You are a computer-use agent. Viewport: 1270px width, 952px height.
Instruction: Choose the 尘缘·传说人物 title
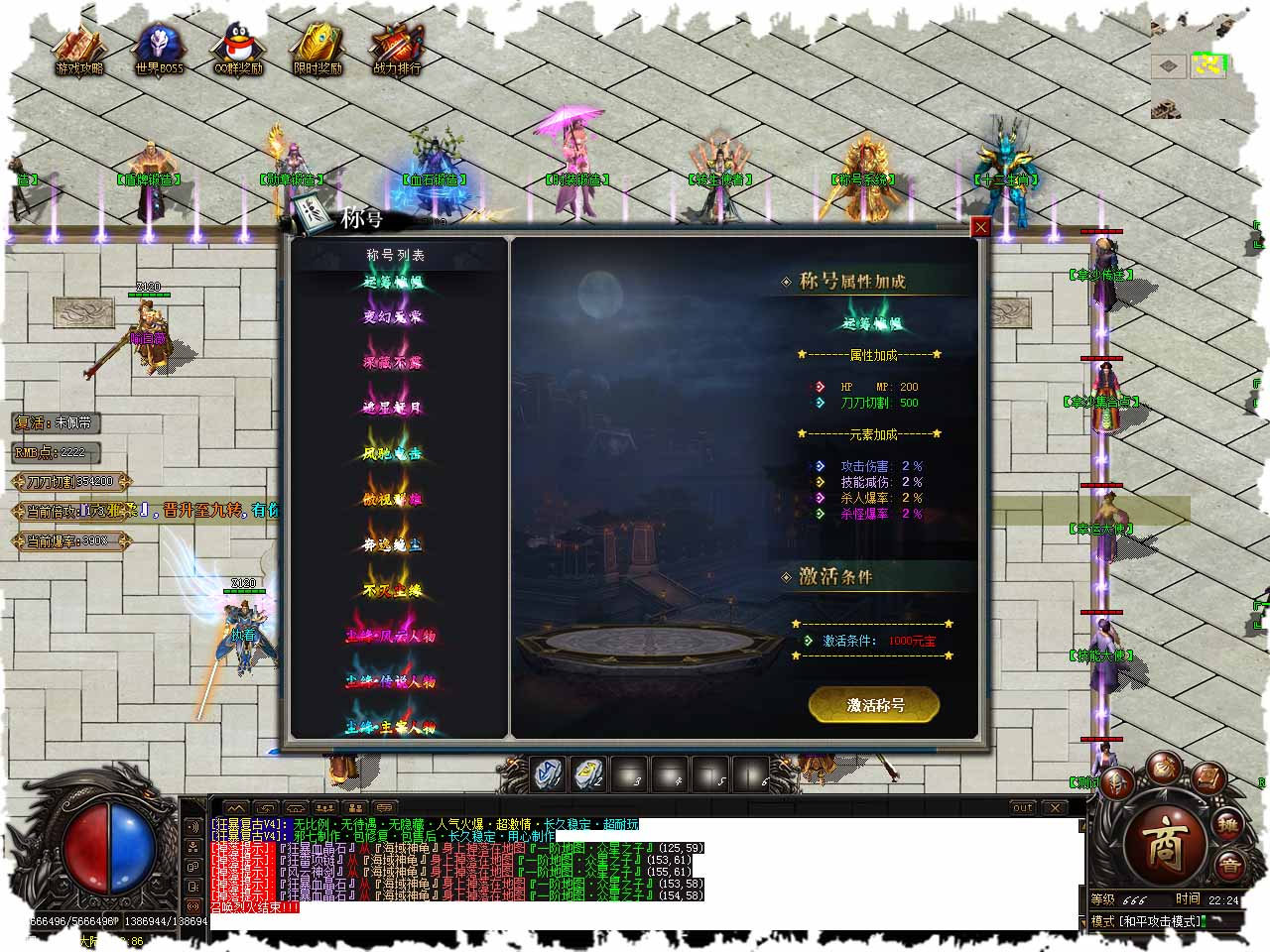pos(391,681)
